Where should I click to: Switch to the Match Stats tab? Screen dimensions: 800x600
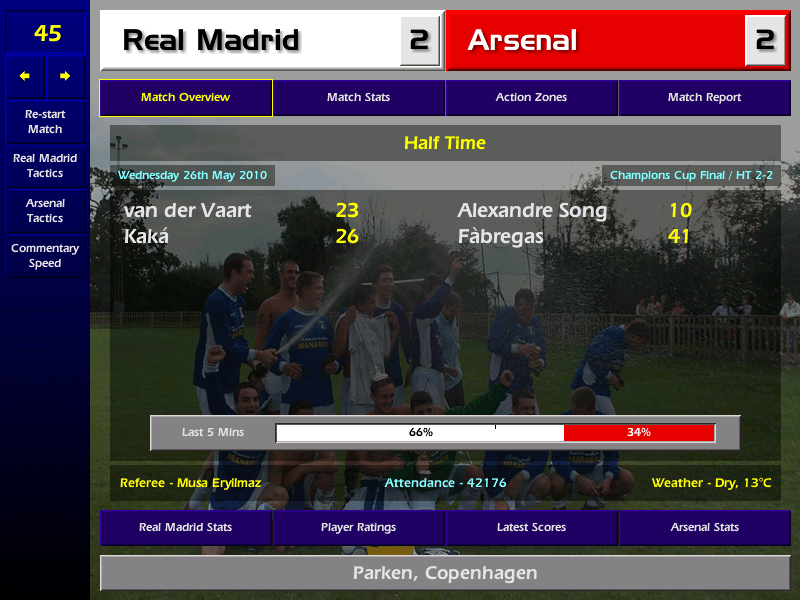[358, 98]
